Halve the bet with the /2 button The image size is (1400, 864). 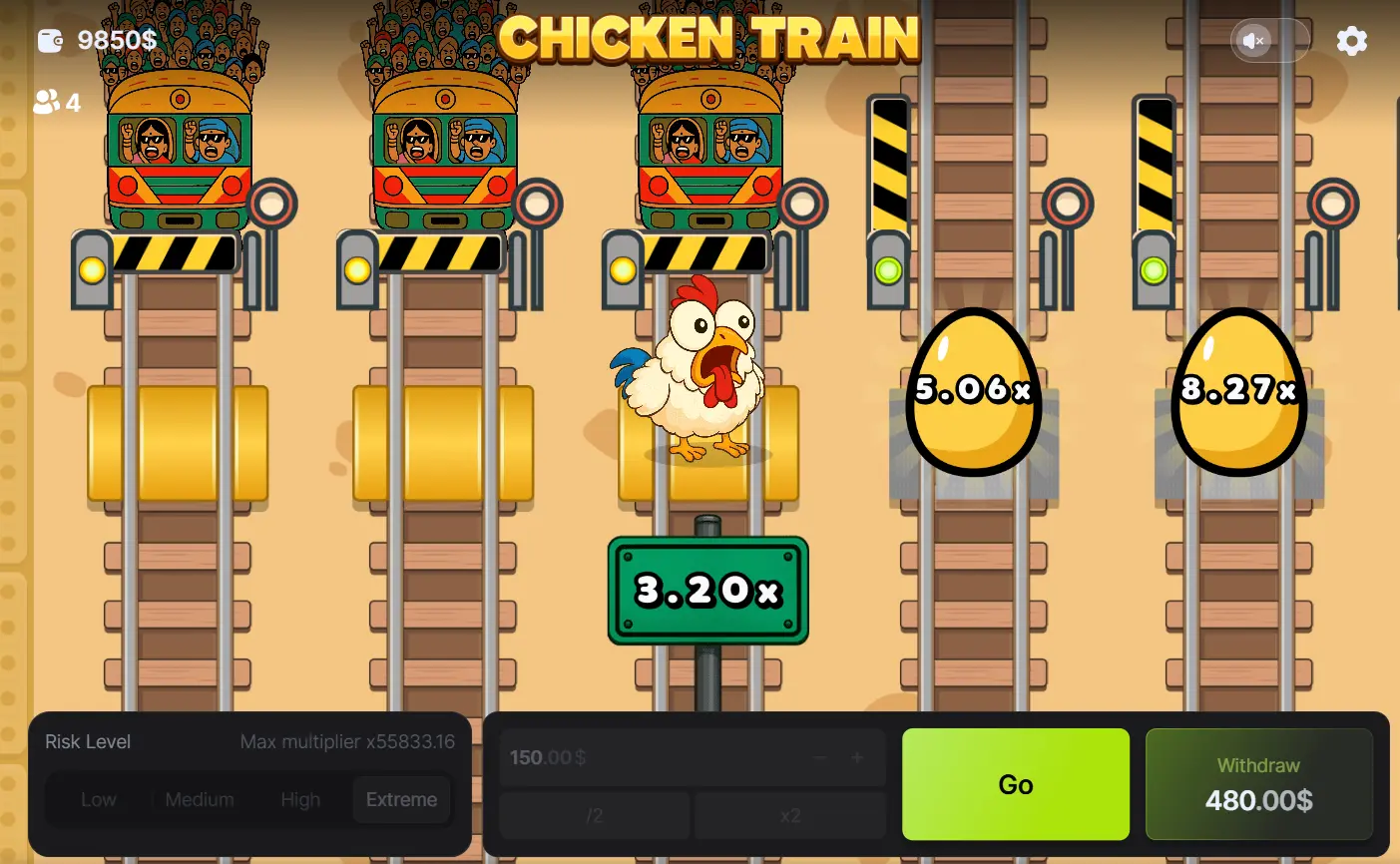pos(594,815)
